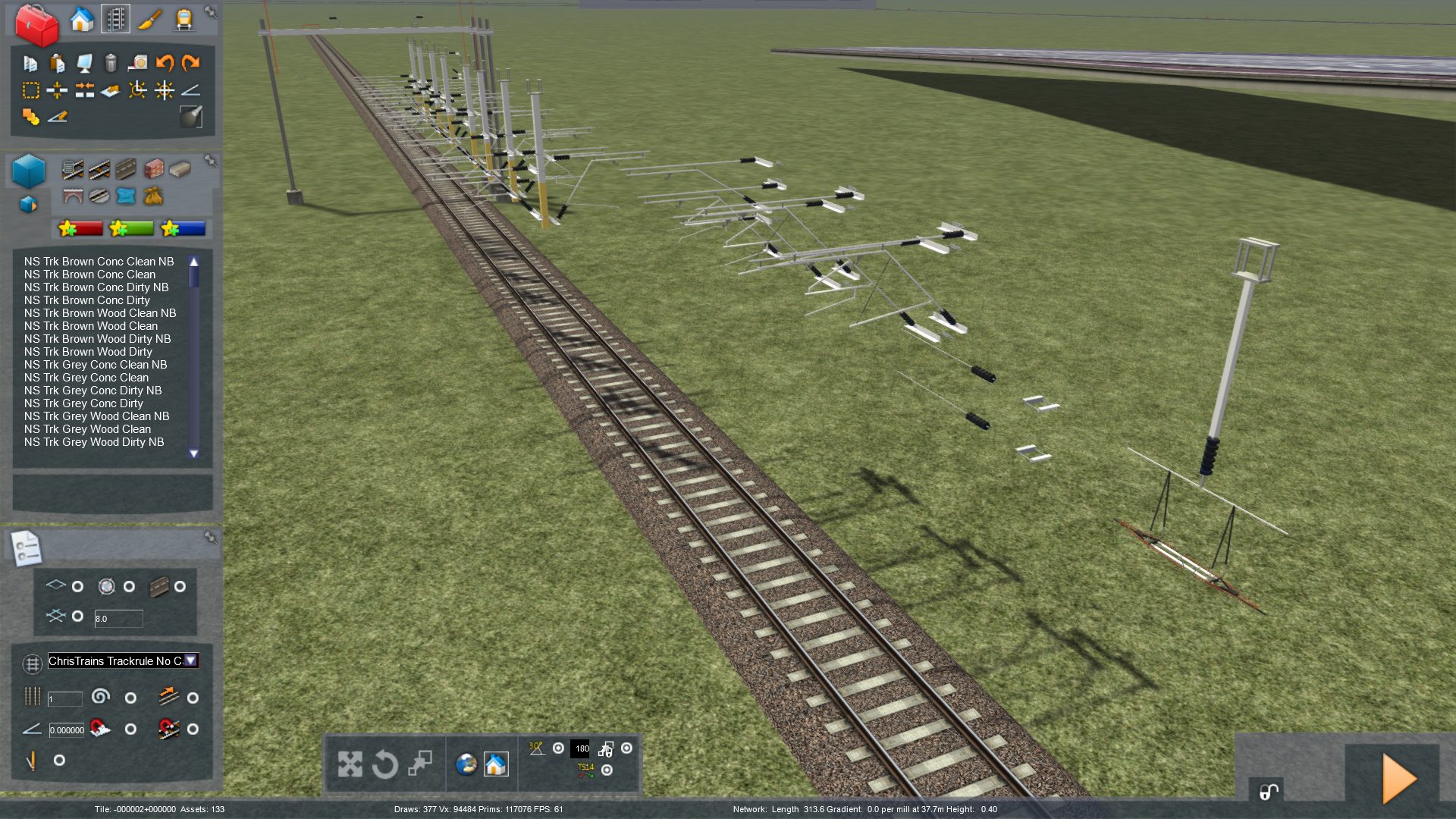Viewport: 1456px width, 819px height.
Task: Click the list's down scroll arrow
Action: [x=194, y=453]
